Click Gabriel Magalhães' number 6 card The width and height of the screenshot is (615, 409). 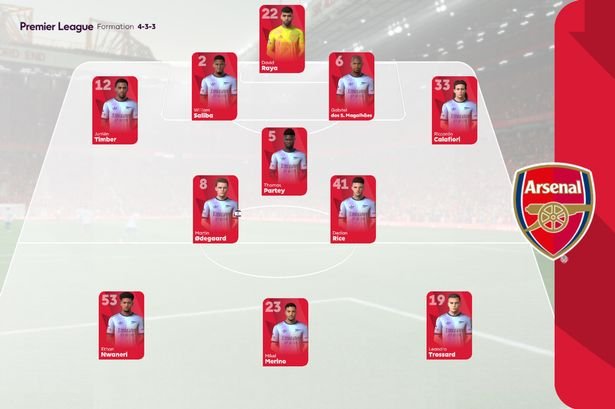[352, 86]
